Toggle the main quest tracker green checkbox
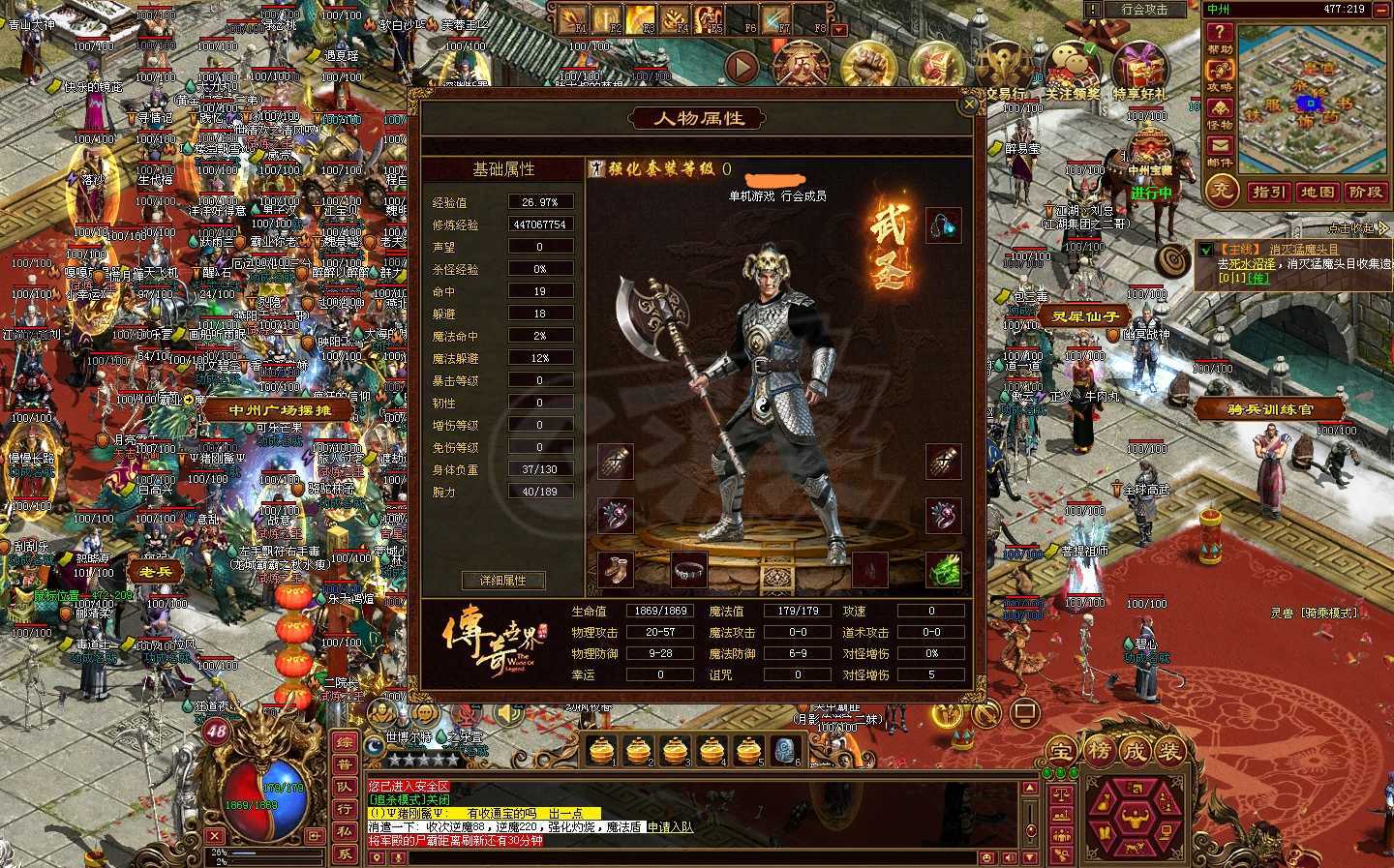 click(x=1206, y=250)
